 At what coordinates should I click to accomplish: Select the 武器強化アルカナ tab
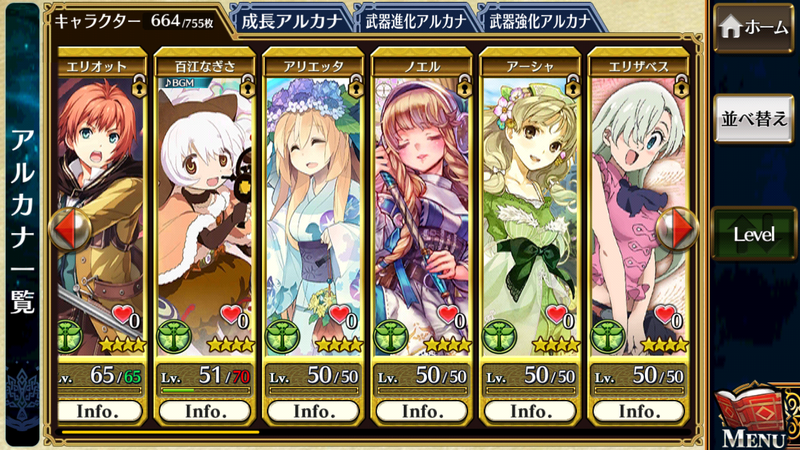coord(535,20)
